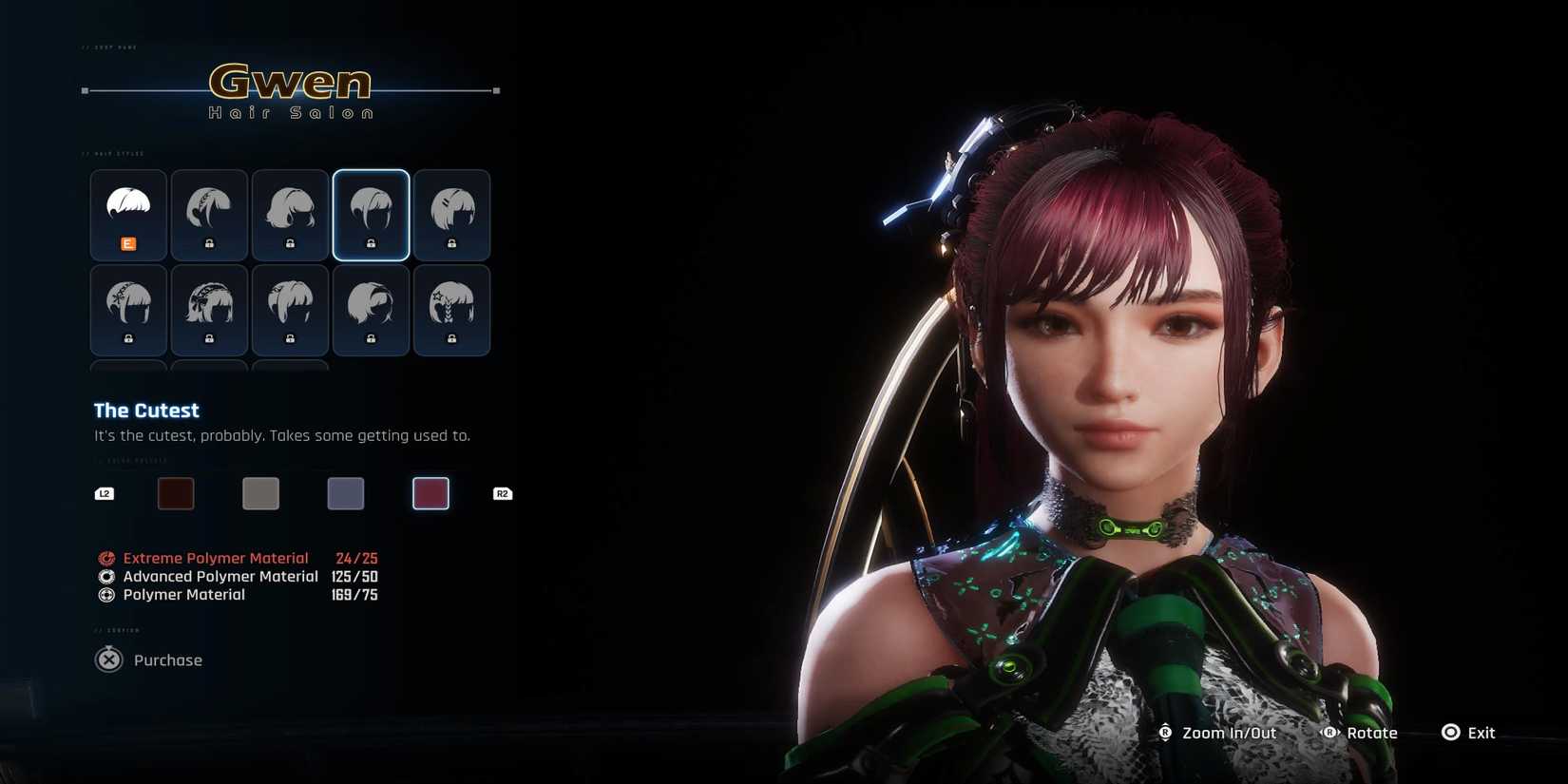The height and width of the screenshot is (784, 1568).
Task: Toggle to previous color palette with L2
Action: tap(105, 492)
